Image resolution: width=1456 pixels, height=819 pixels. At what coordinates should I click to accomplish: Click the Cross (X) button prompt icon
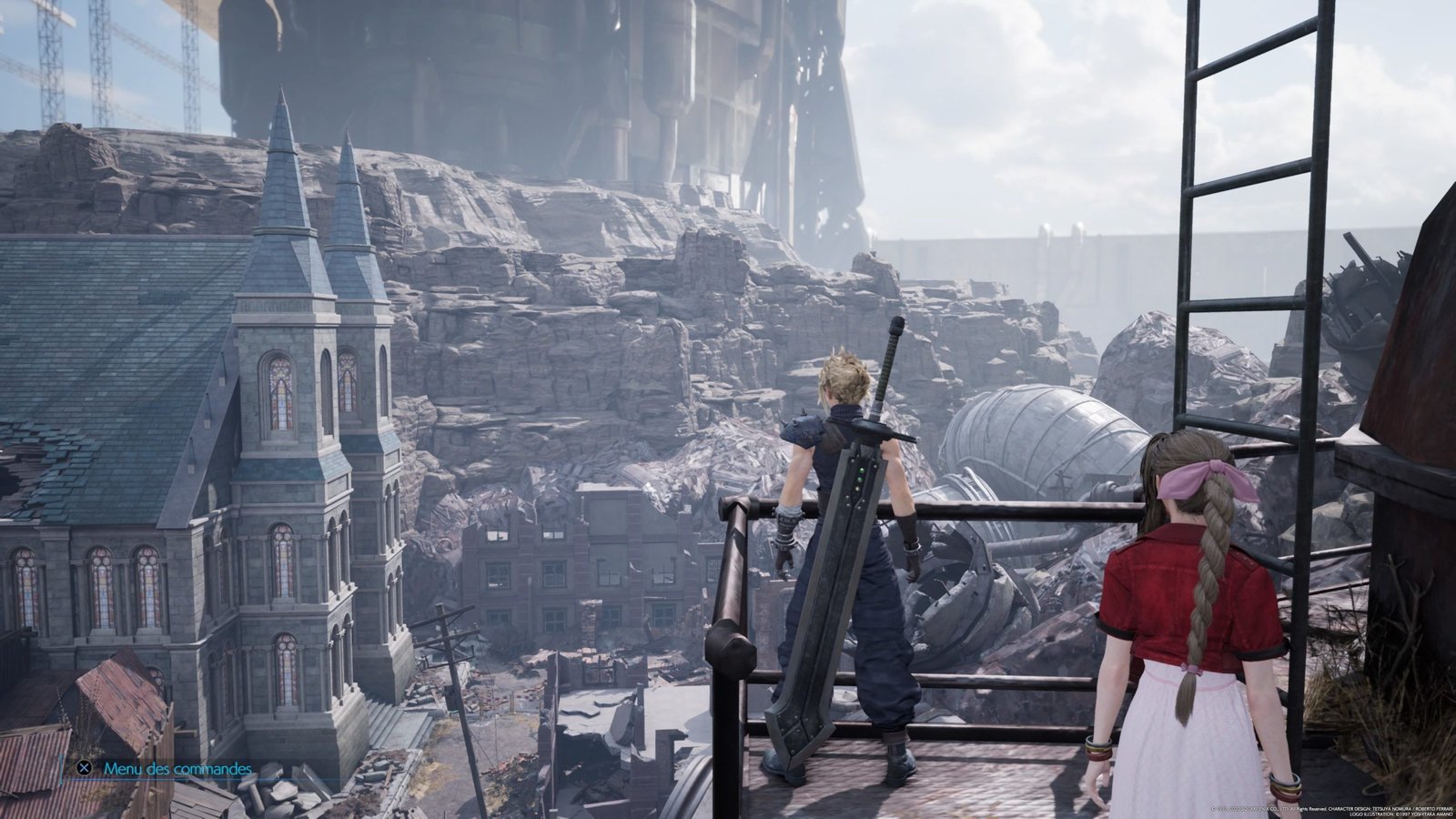(x=84, y=768)
